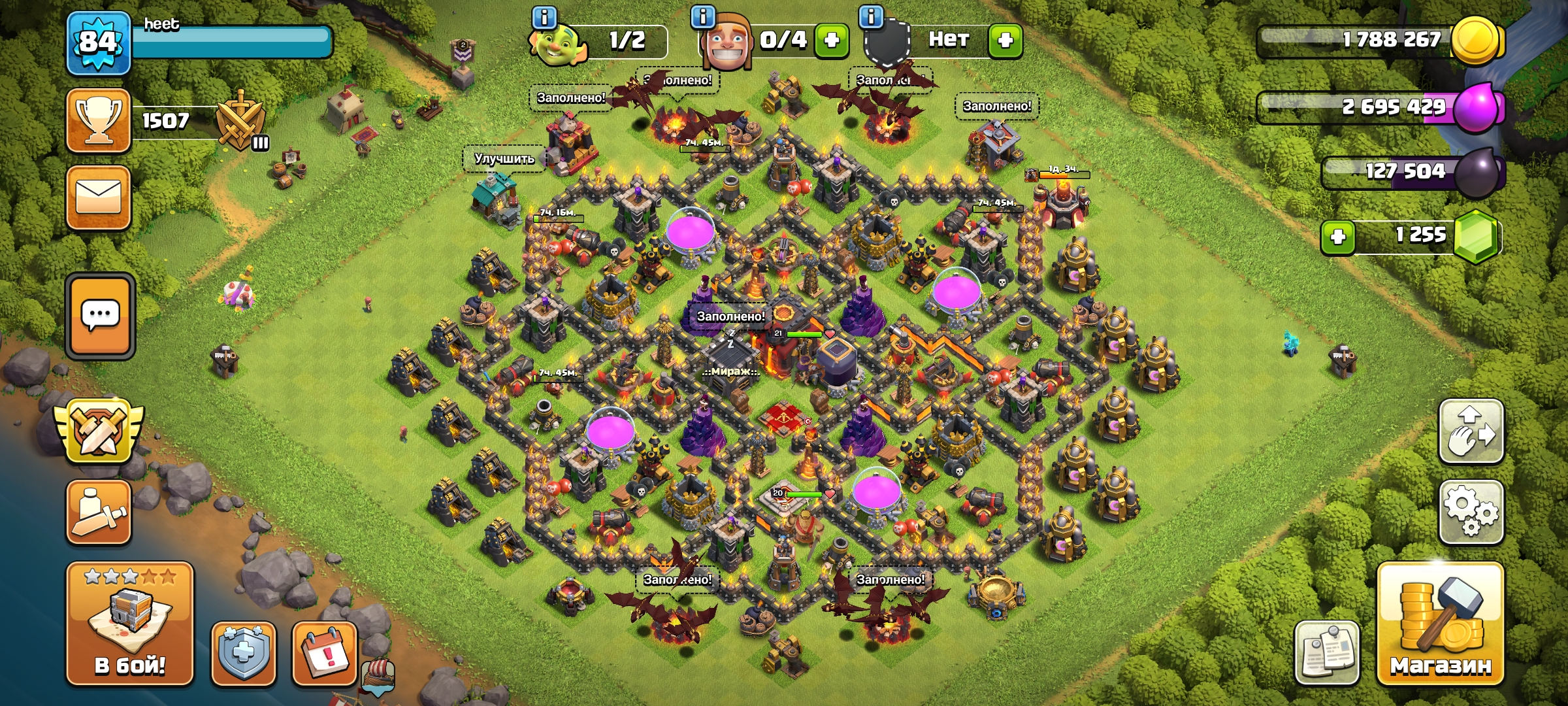Screen dimensions: 1568x706
Task: Open the army training sword button
Action: tap(99, 513)
